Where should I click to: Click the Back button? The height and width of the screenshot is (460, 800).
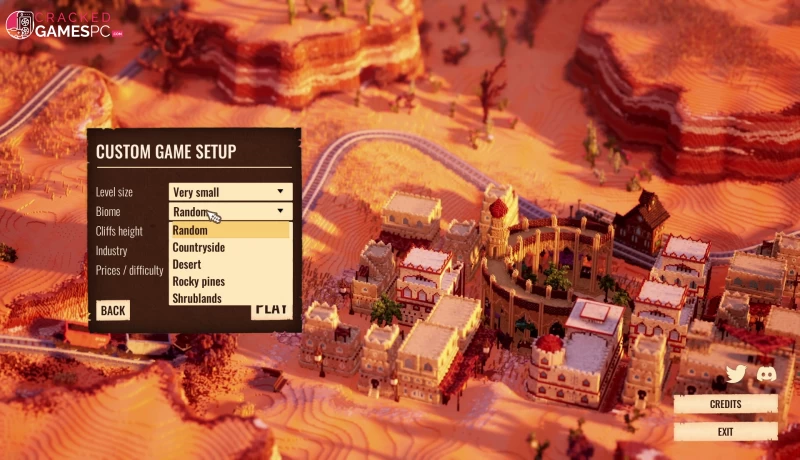click(x=113, y=310)
